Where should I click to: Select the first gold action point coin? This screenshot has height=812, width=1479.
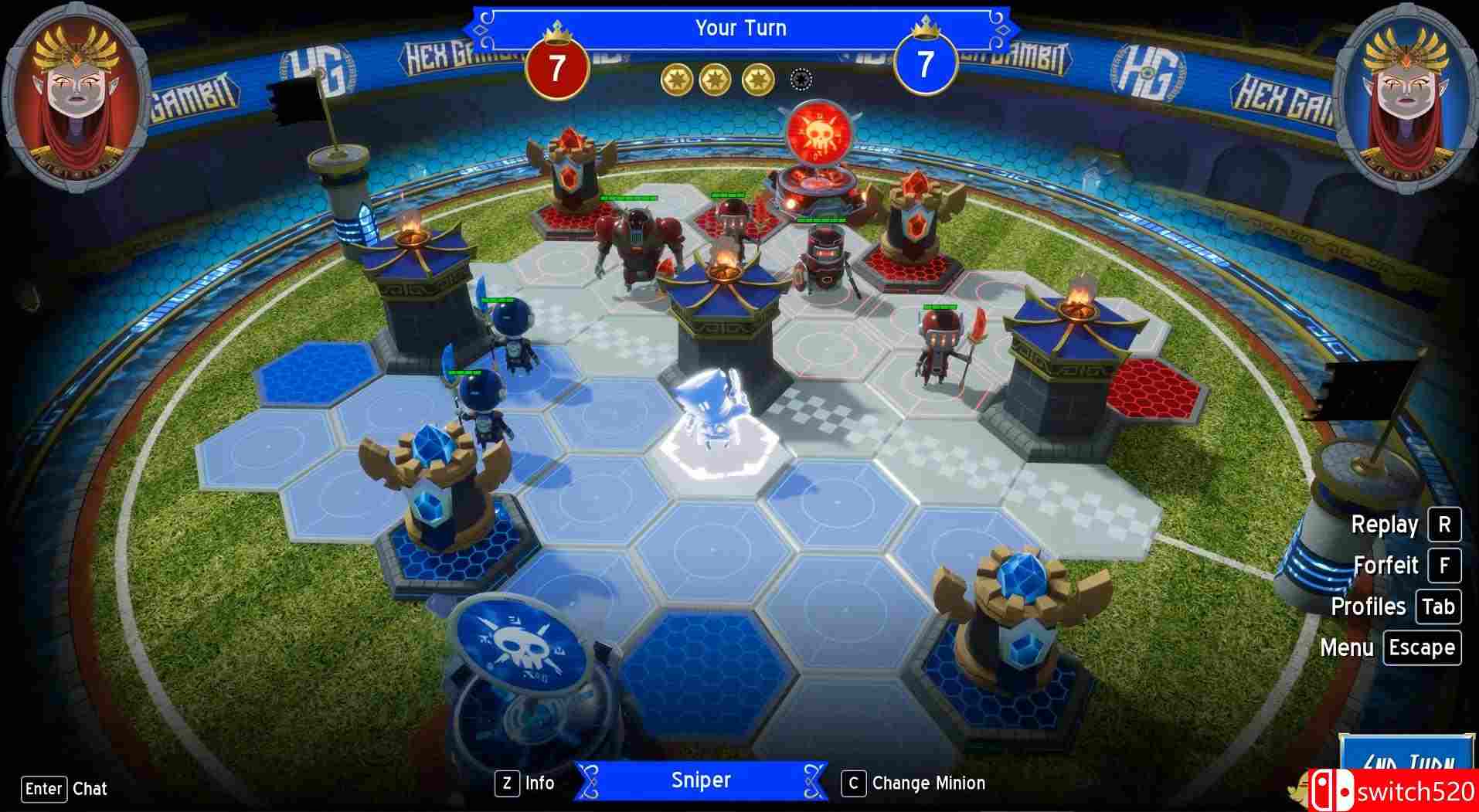(x=678, y=77)
